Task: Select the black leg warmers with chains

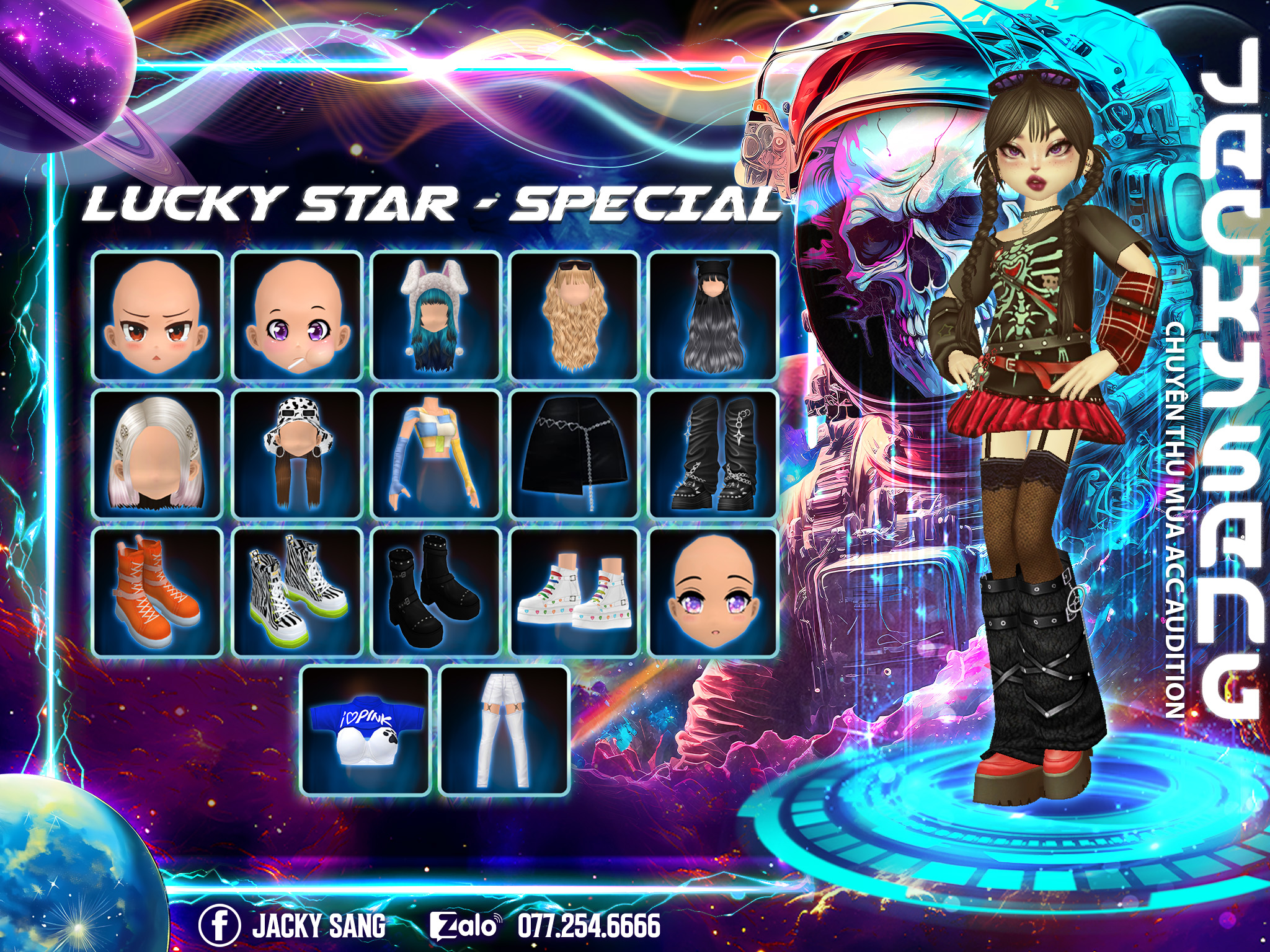Action: (713, 454)
